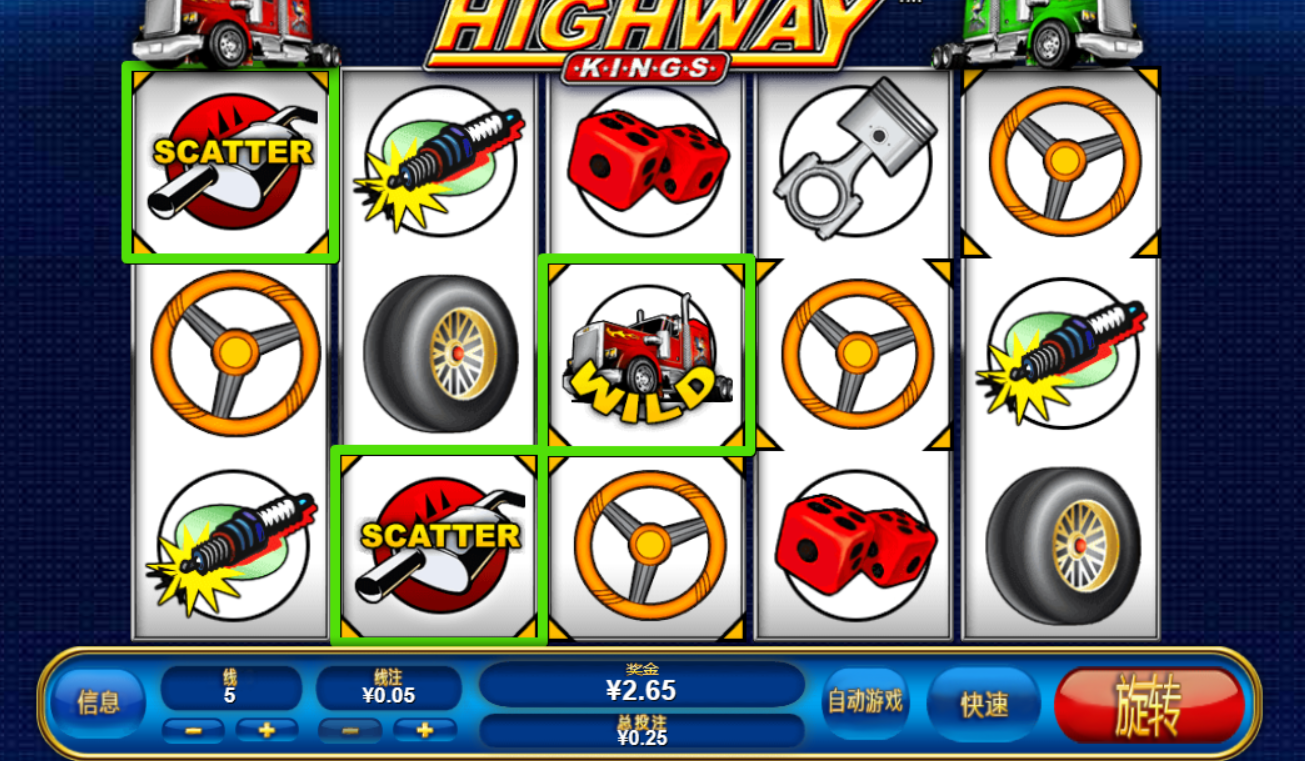Decrease the number of lines (线)
1305x761 pixels.
(x=192, y=731)
